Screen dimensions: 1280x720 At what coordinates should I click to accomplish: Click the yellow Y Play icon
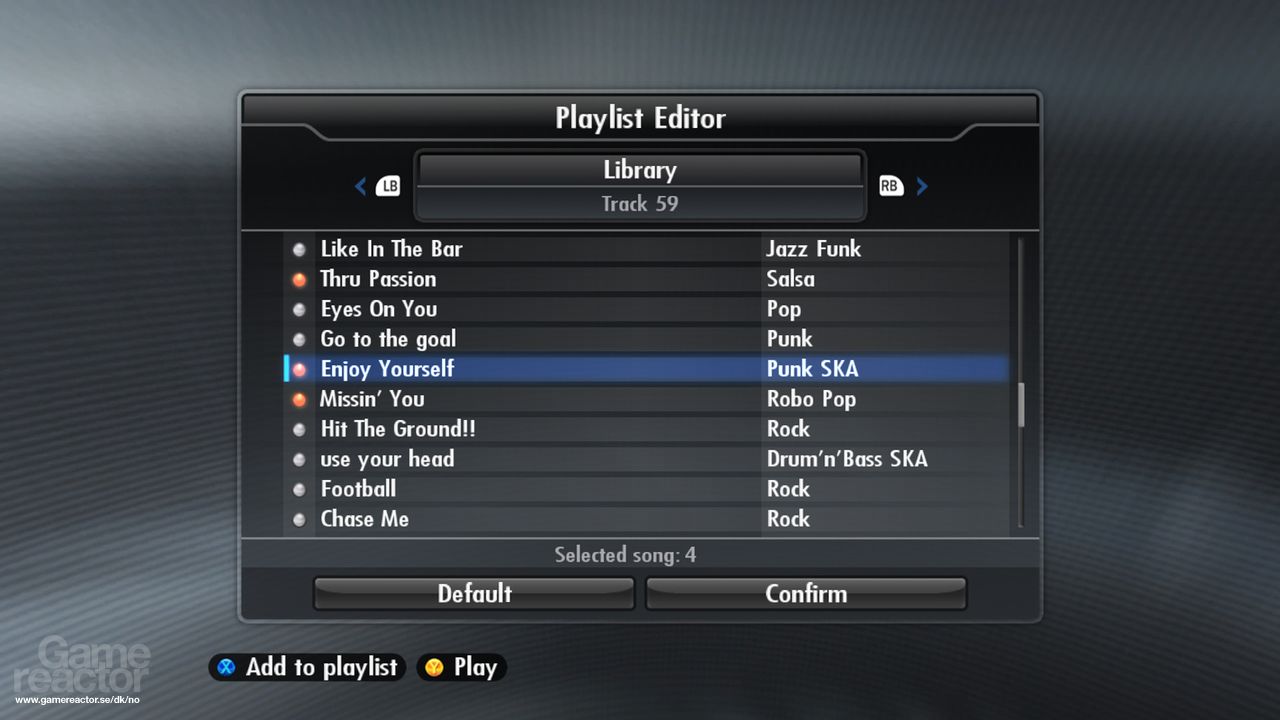(435, 667)
